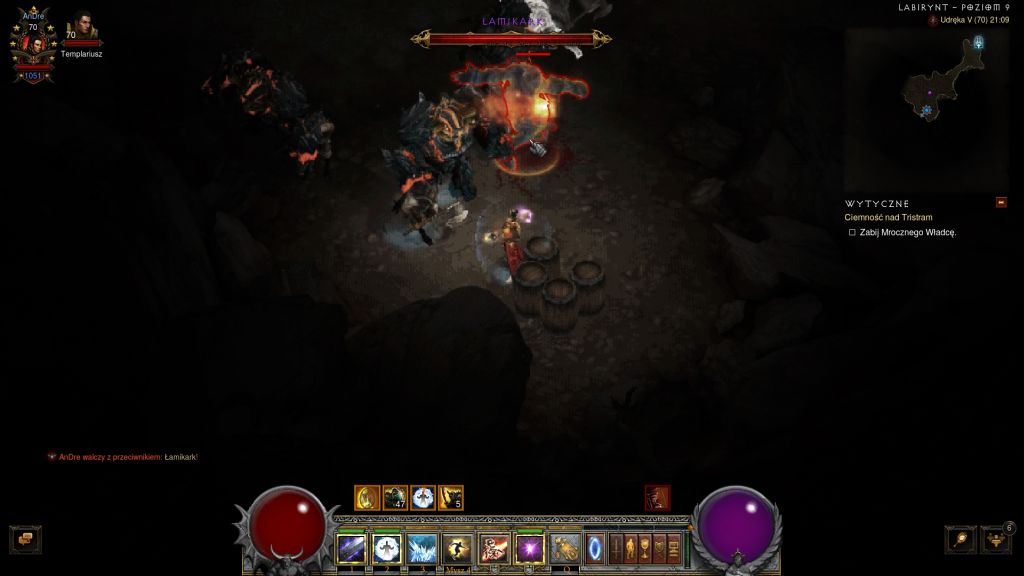Click the staff icon button beside social
Screen dimensions: 1024x576
pos(960,539)
